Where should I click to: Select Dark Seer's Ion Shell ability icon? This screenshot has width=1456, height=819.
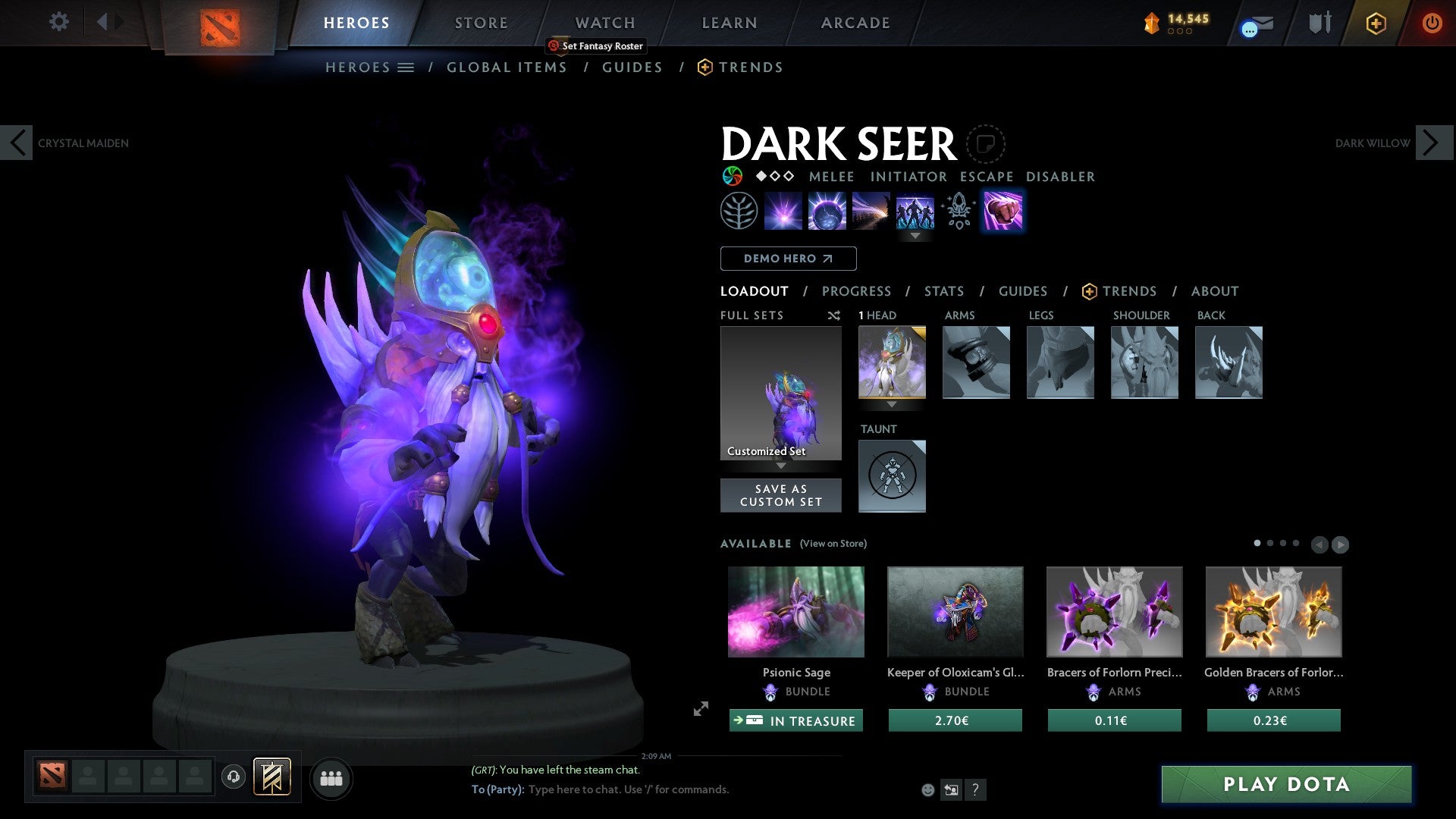[827, 211]
